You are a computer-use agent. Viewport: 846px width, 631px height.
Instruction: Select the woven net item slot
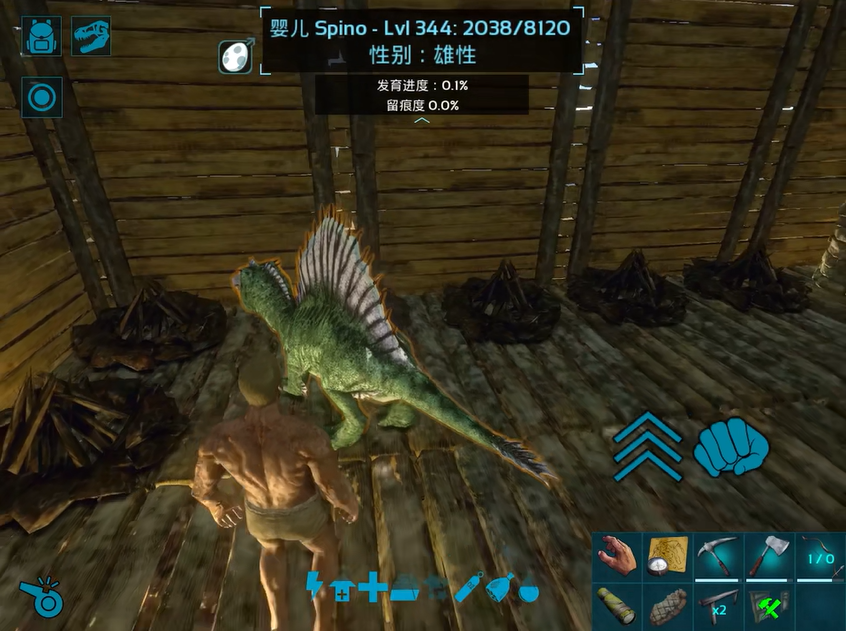667,606
